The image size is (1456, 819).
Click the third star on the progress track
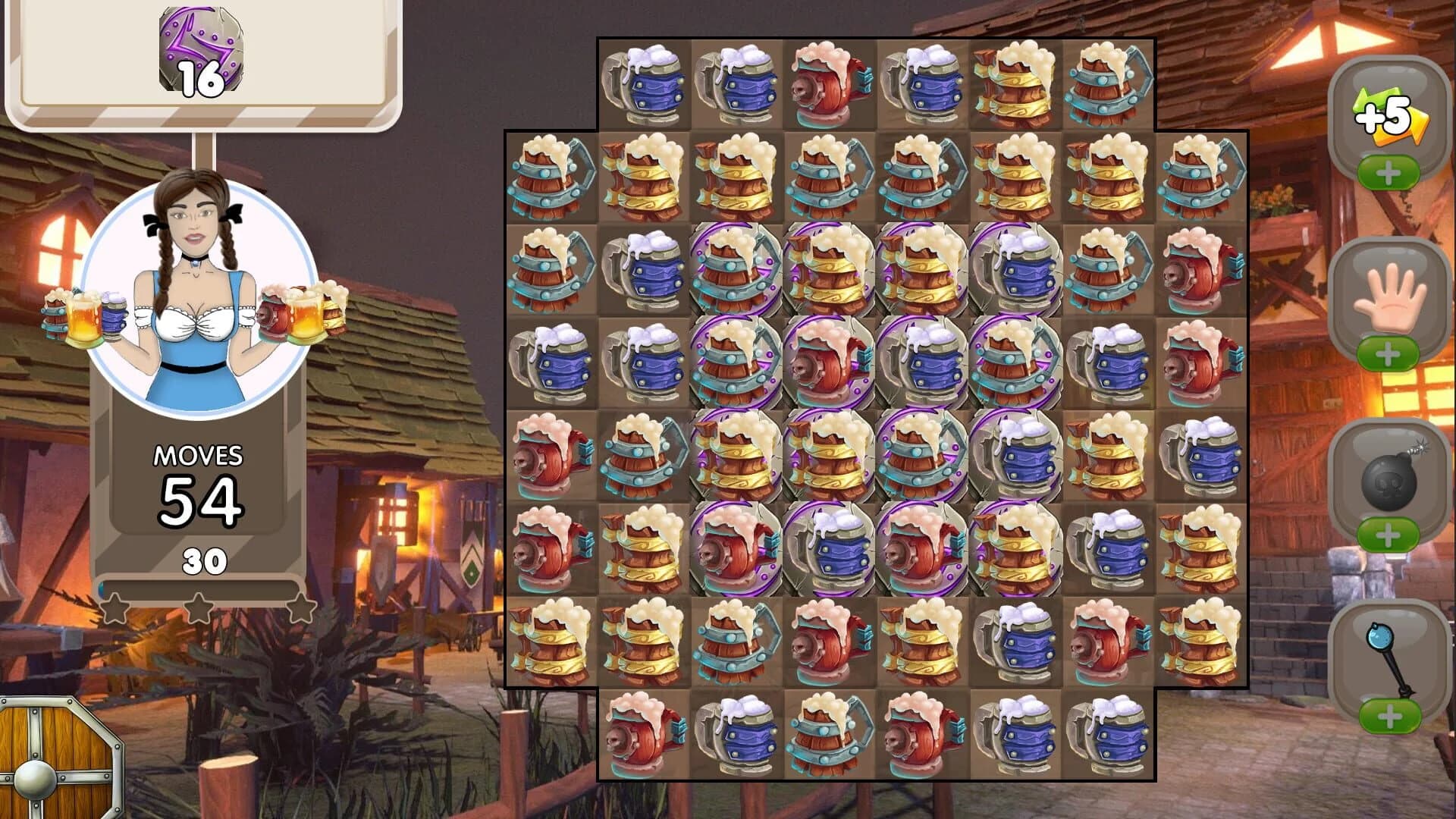(x=303, y=607)
